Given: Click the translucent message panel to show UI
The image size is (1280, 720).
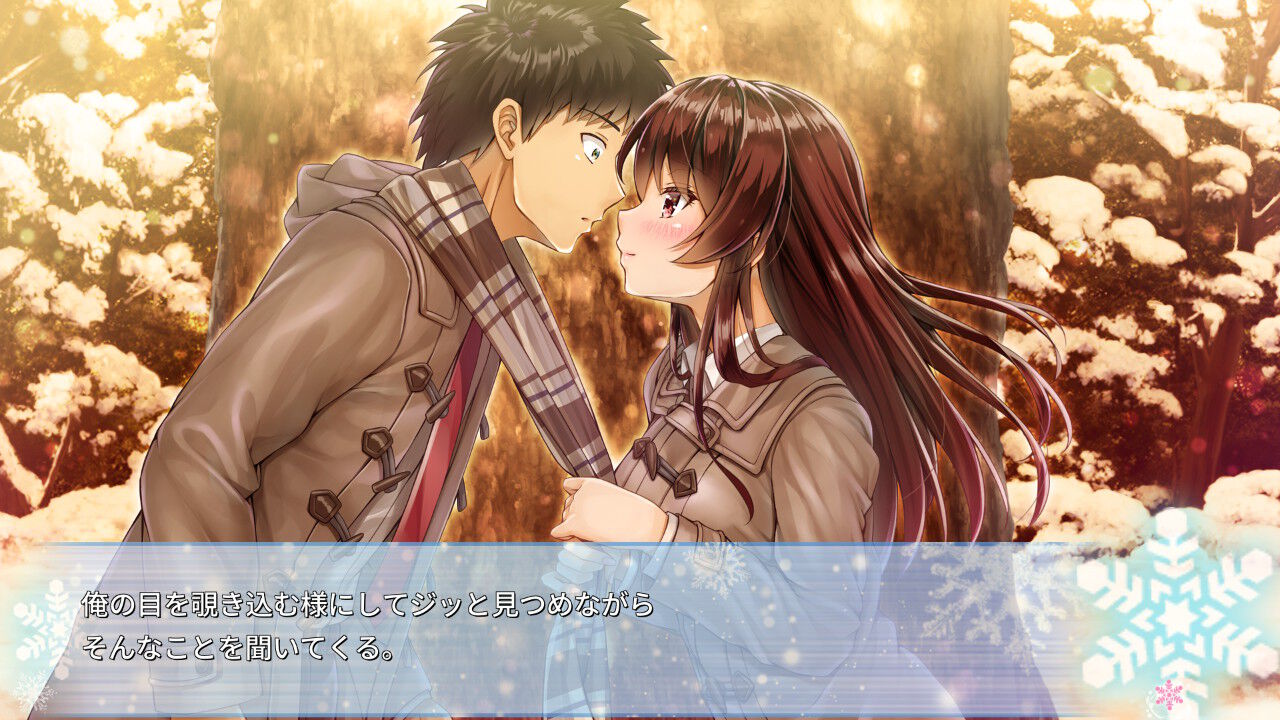Looking at the screenshot, I should pyautogui.click(x=850, y=620).
